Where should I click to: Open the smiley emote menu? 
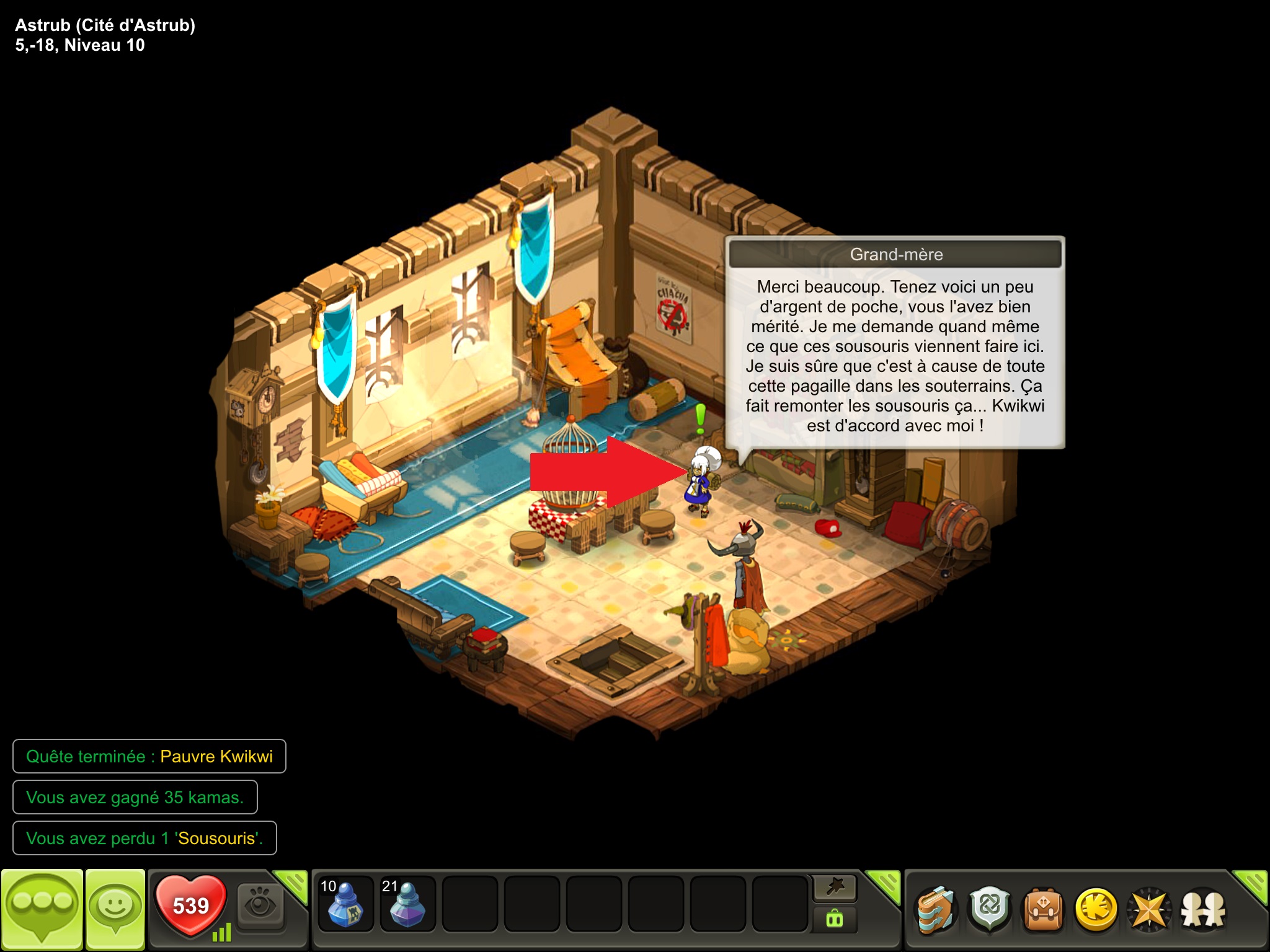click(x=115, y=908)
